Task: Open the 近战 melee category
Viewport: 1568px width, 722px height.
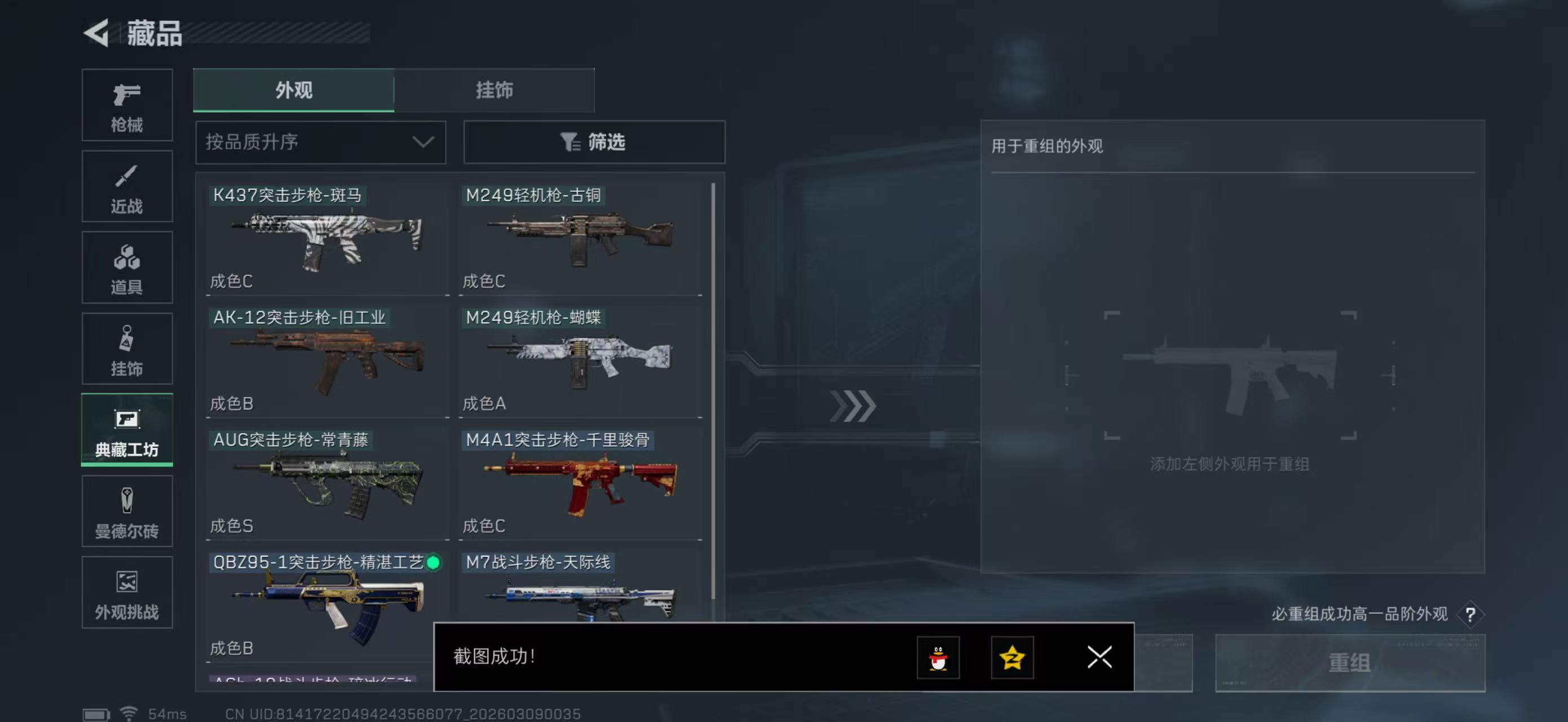Action: [x=127, y=186]
